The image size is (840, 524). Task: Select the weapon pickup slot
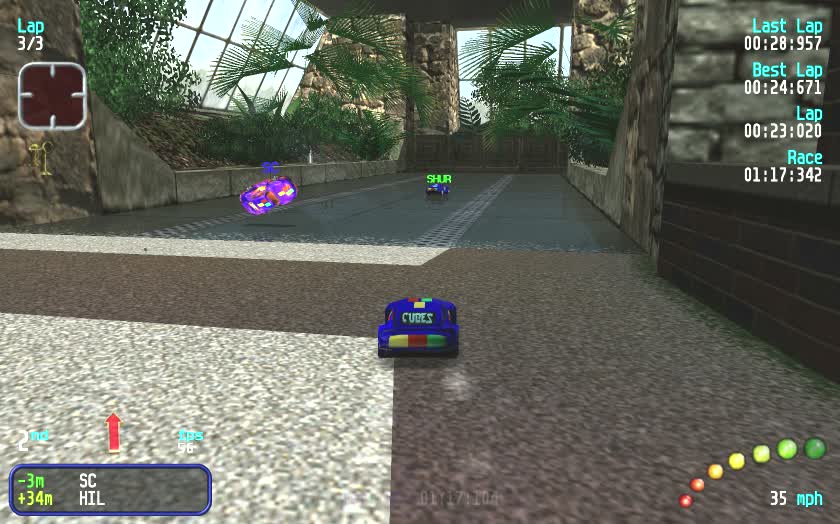click(52, 96)
